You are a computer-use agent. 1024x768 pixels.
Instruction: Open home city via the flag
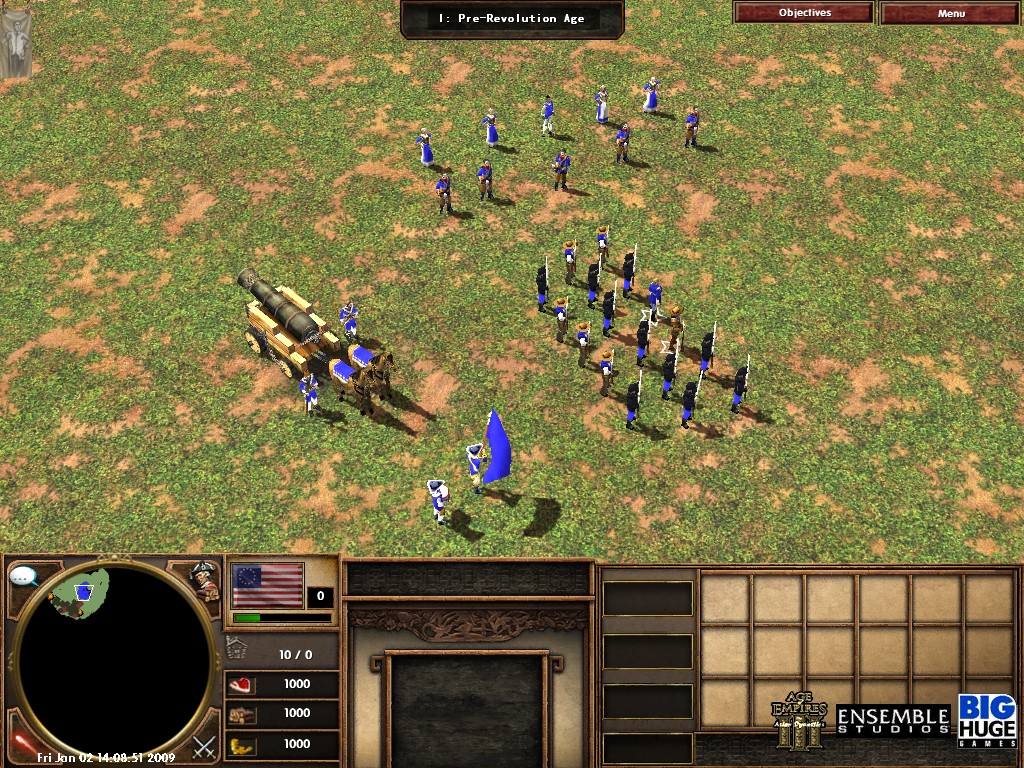[x=267, y=585]
